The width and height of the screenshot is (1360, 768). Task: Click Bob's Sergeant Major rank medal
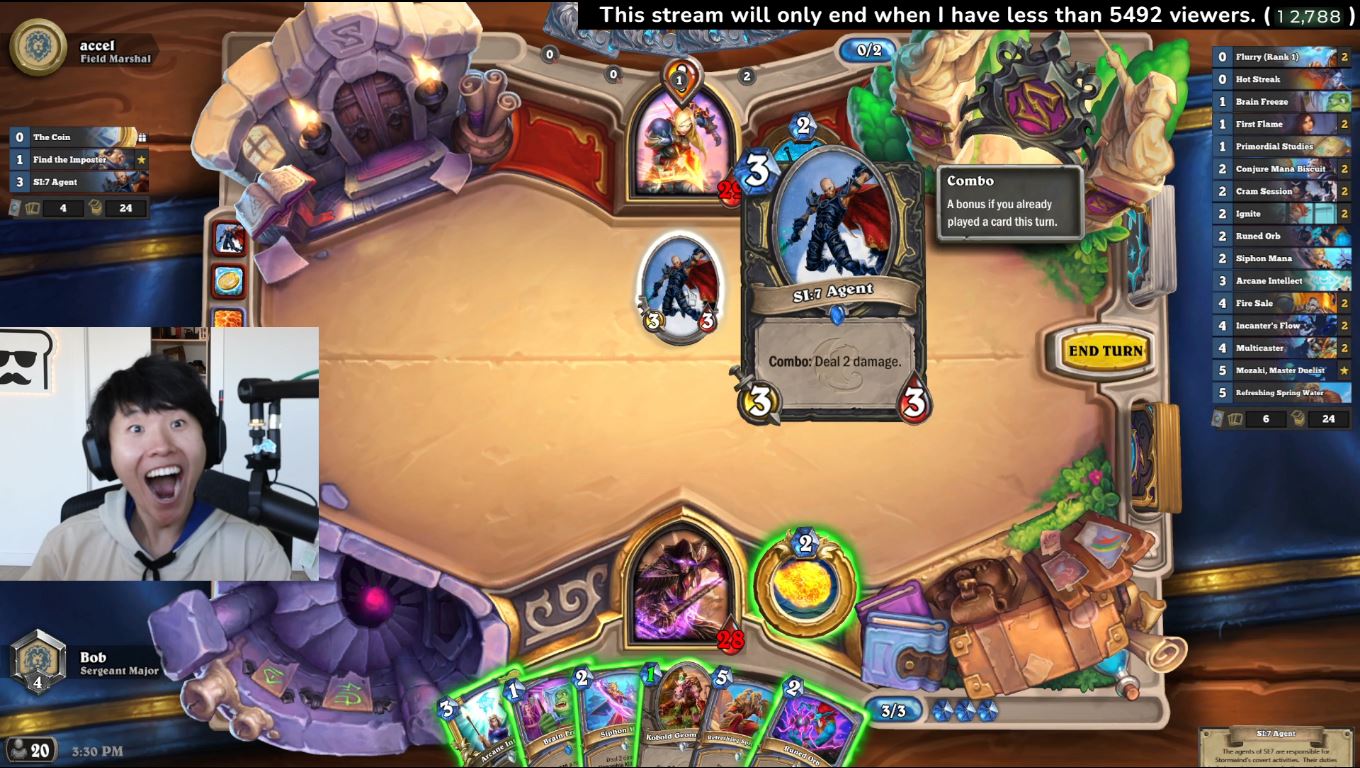[40, 660]
